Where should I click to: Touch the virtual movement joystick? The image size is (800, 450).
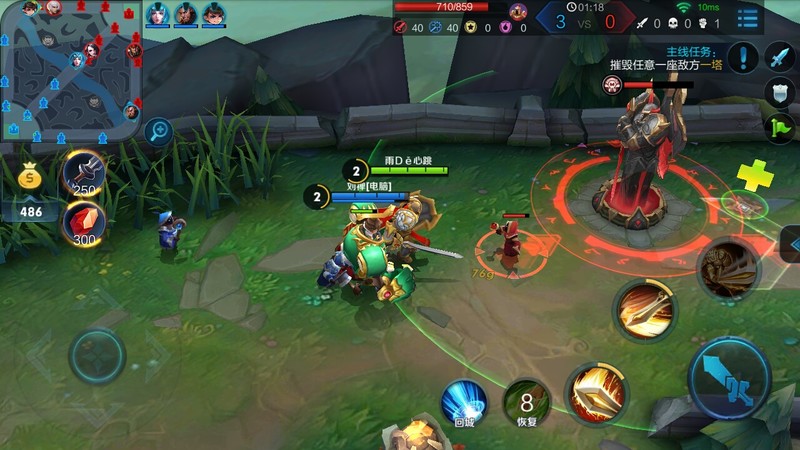[x=97, y=355]
